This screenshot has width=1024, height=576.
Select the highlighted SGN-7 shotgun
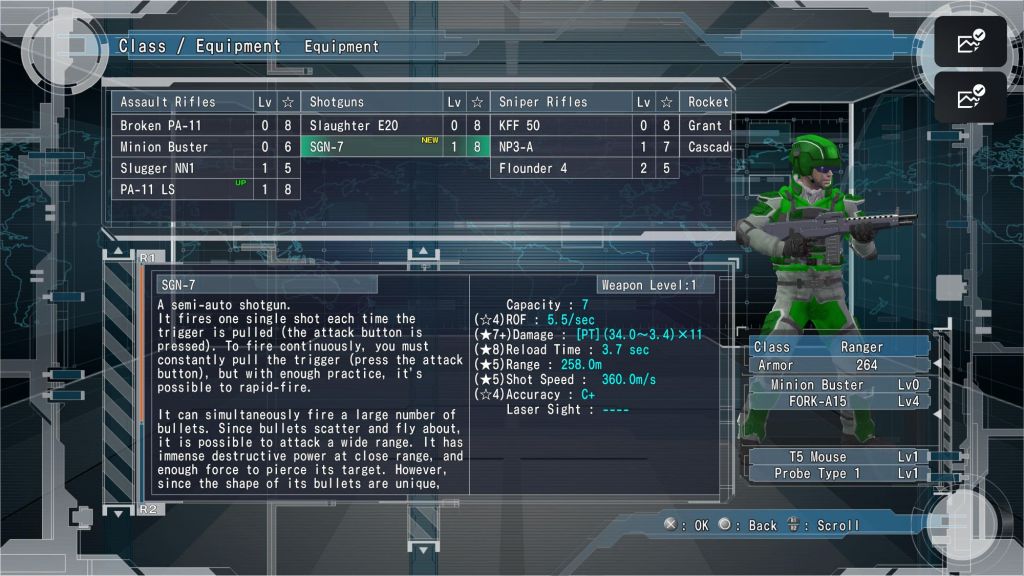[371, 147]
